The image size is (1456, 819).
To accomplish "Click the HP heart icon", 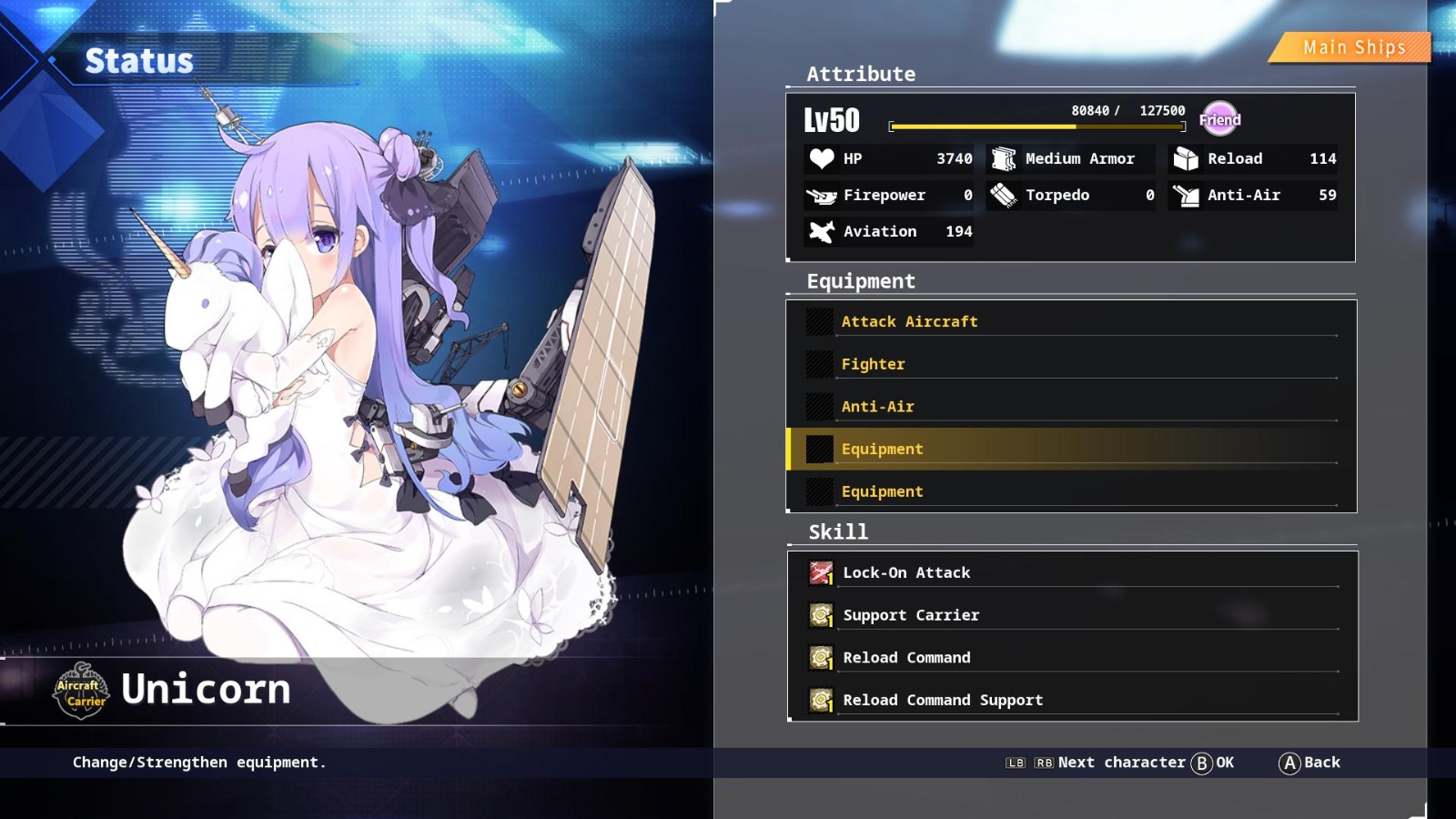I will pyautogui.click(x=821, y=158).
